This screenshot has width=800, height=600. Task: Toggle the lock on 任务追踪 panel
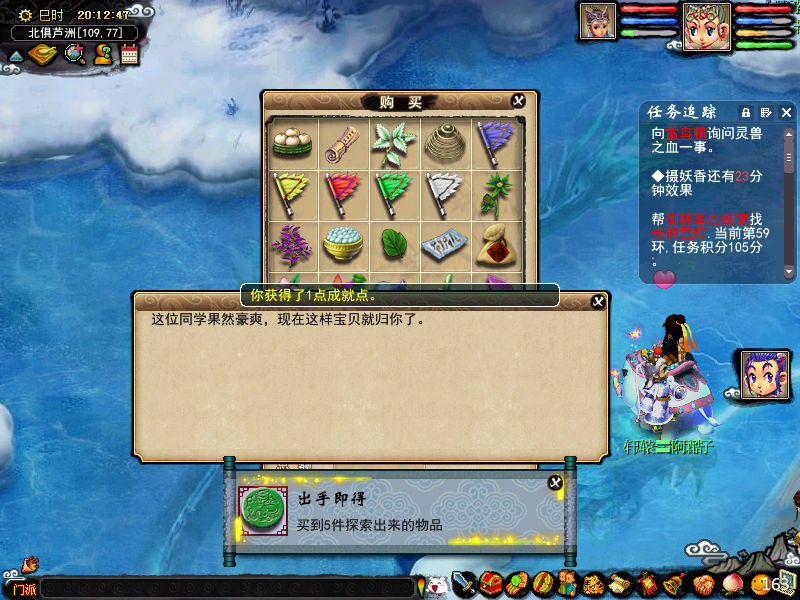click(x=746, y=112)
